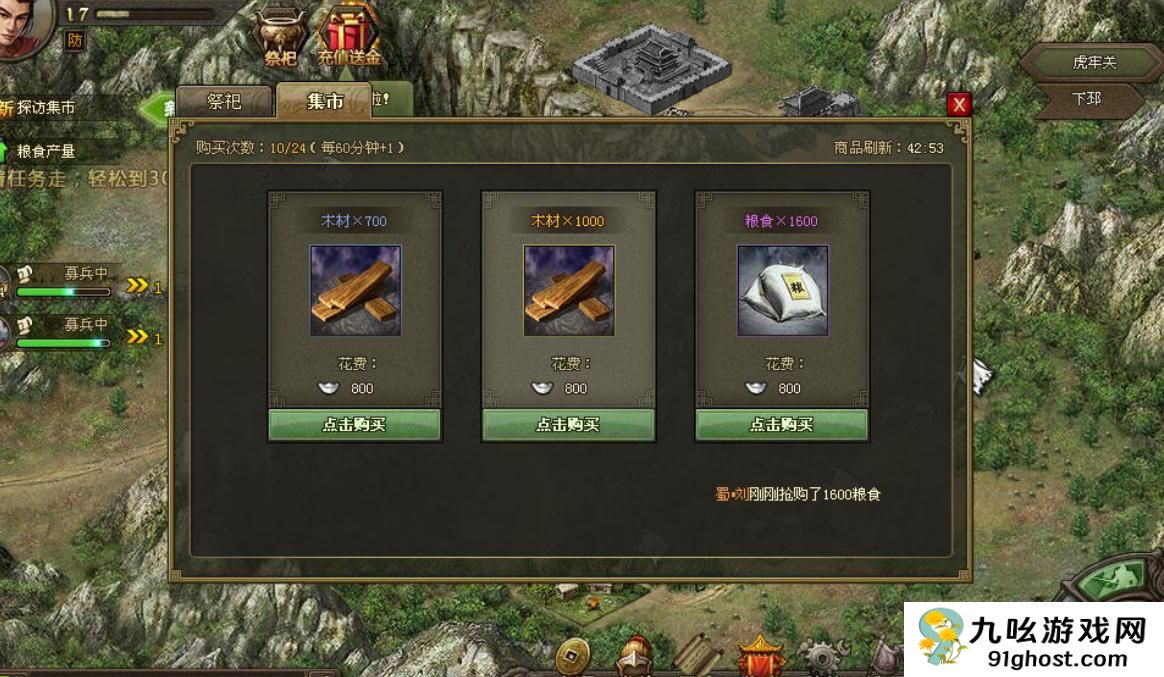Click the red tent icon on the bottom bar
Screen dimensions: 1164x677
(x=760, y=656)
